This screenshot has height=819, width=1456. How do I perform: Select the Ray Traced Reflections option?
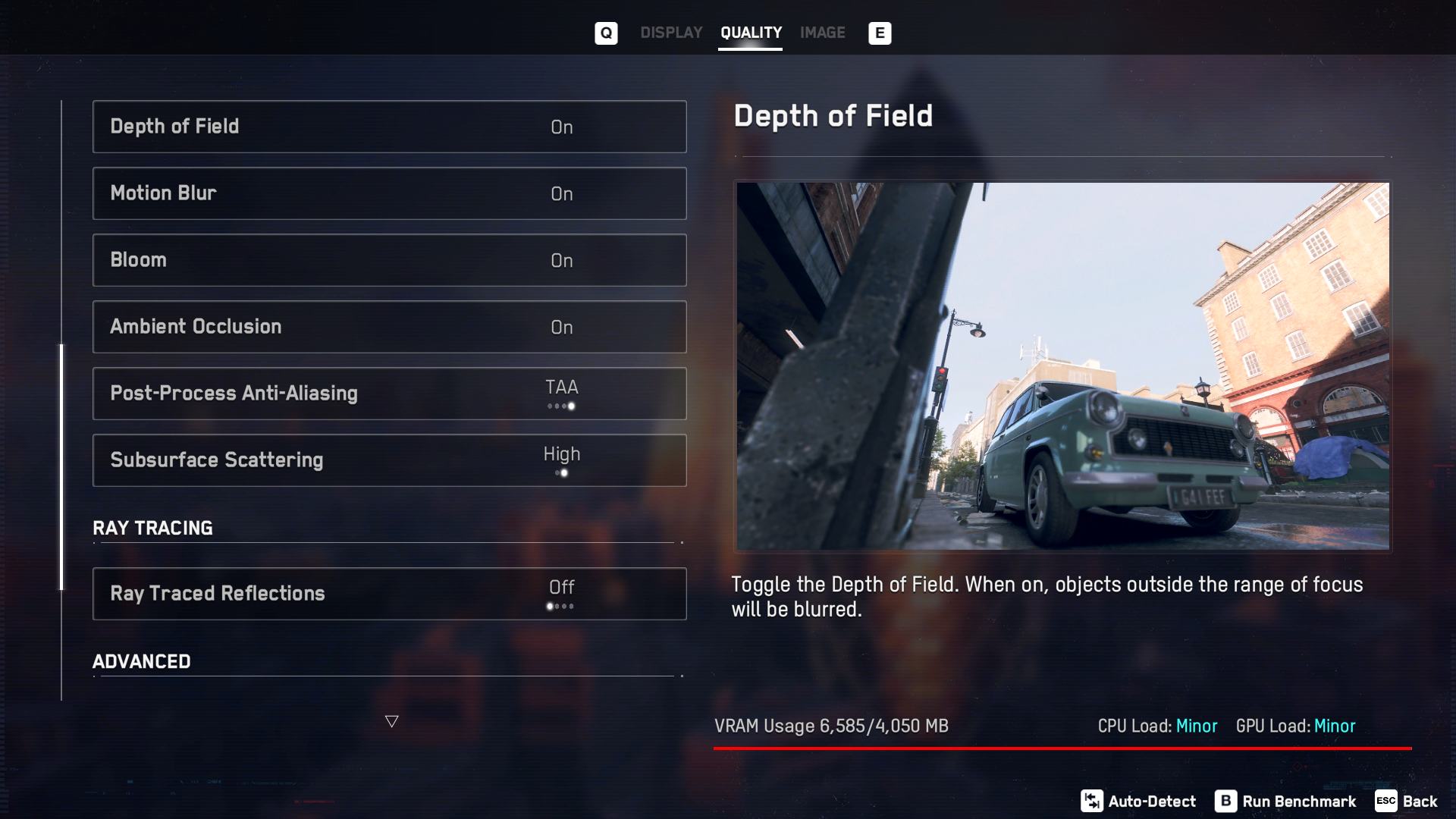pos(390,594)
